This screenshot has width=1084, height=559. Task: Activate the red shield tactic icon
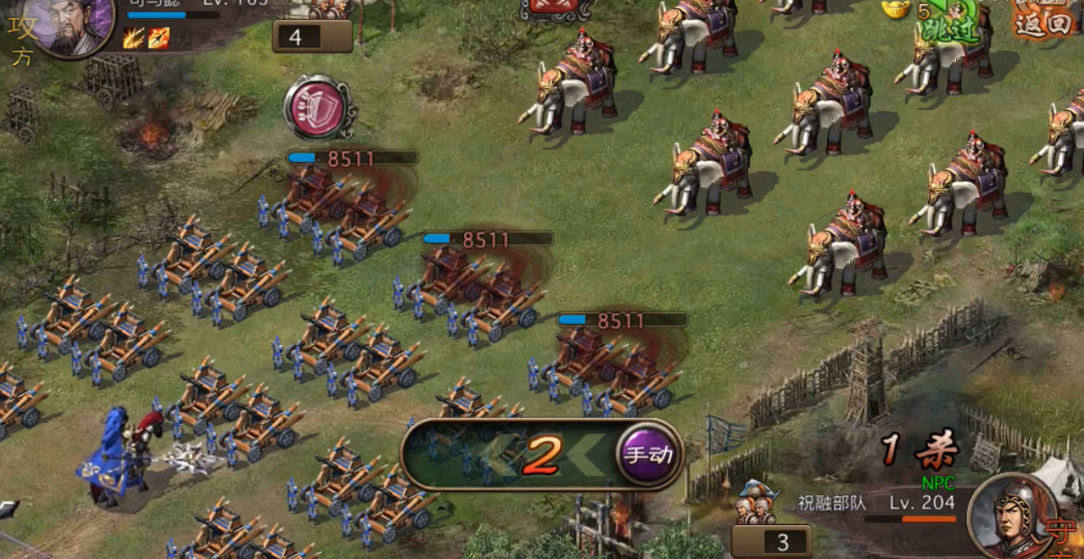click(x=318, y=106)
